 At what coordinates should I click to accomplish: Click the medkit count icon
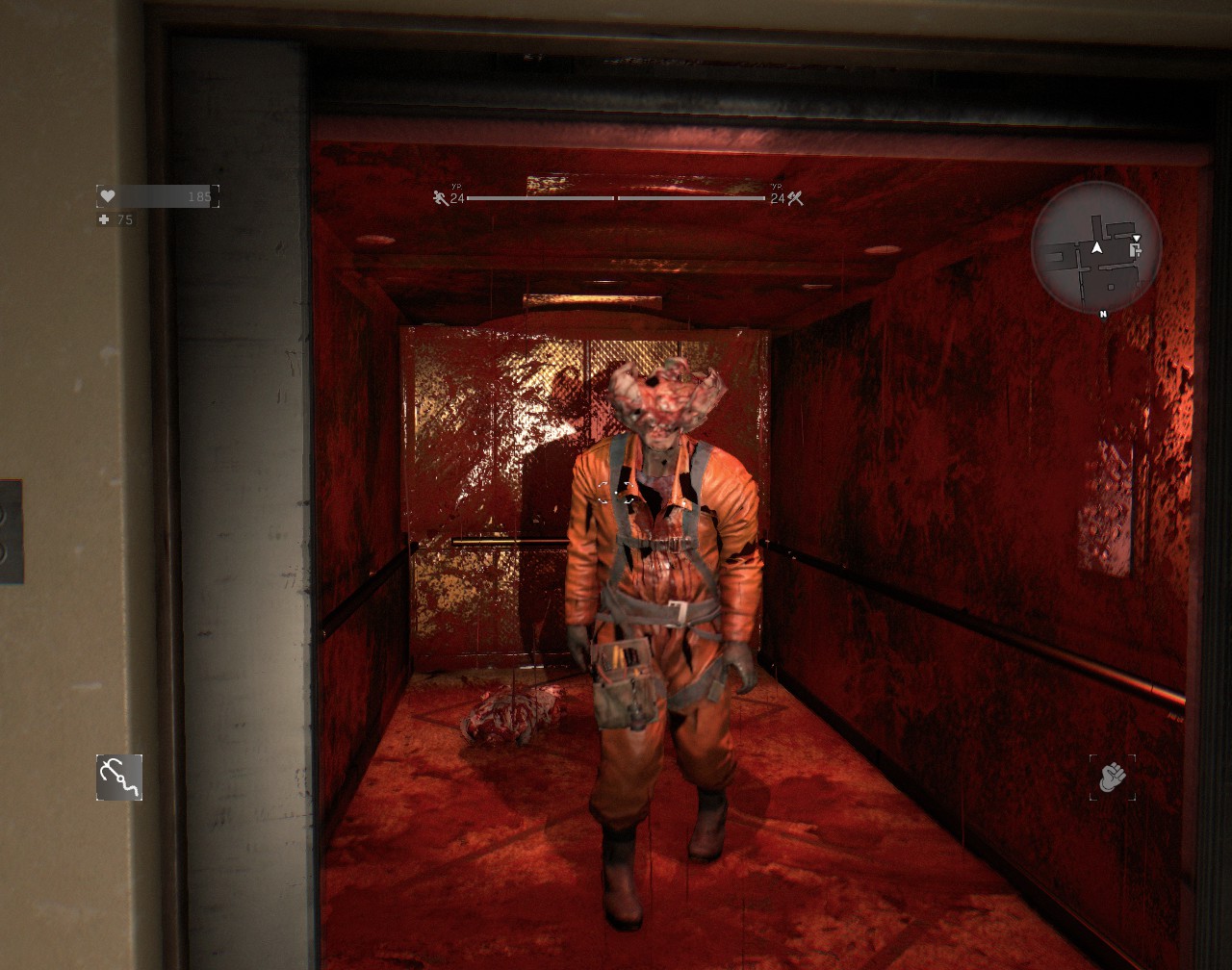[x=104, y=220]
